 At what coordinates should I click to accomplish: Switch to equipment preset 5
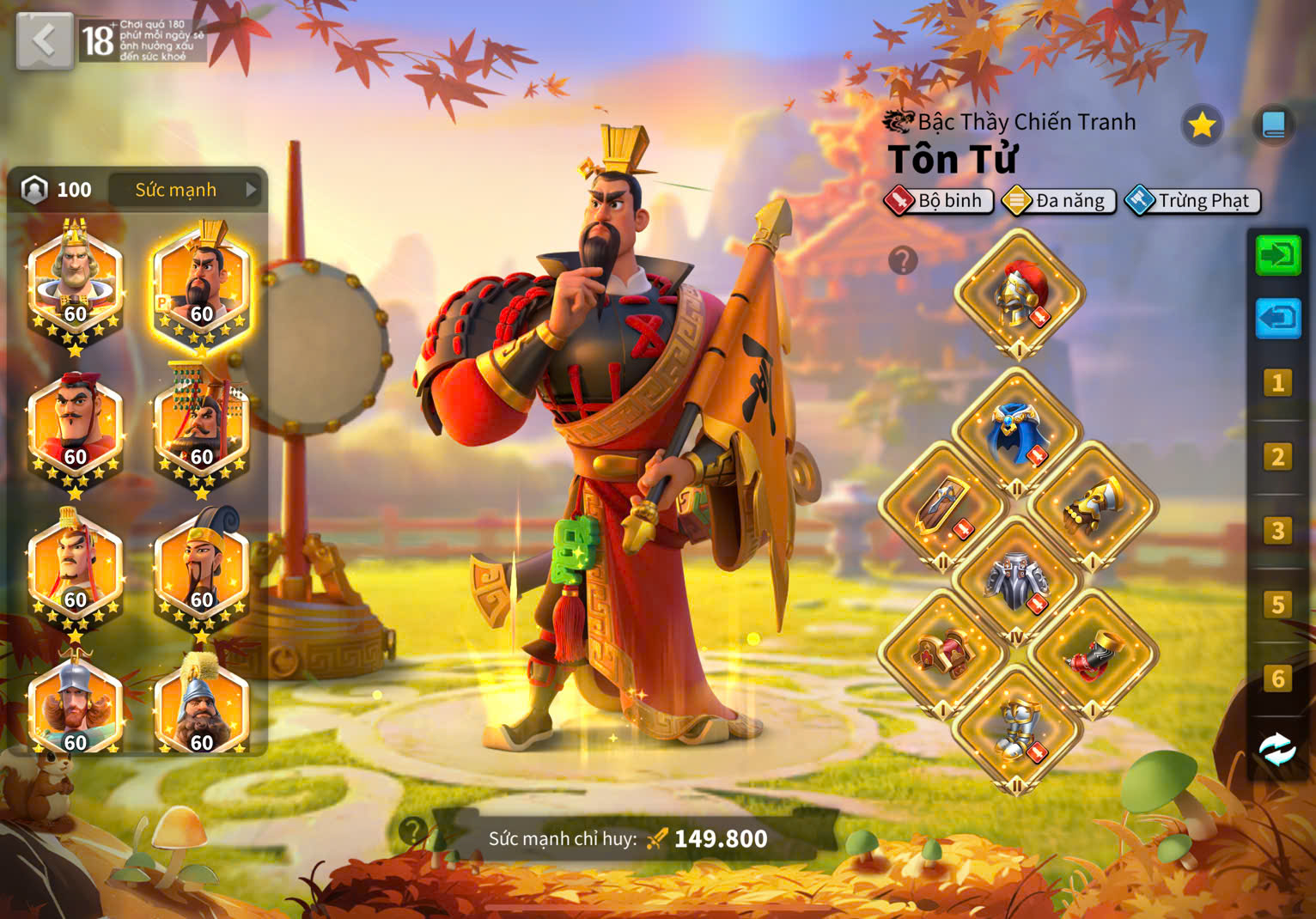tap(1277, 605)
